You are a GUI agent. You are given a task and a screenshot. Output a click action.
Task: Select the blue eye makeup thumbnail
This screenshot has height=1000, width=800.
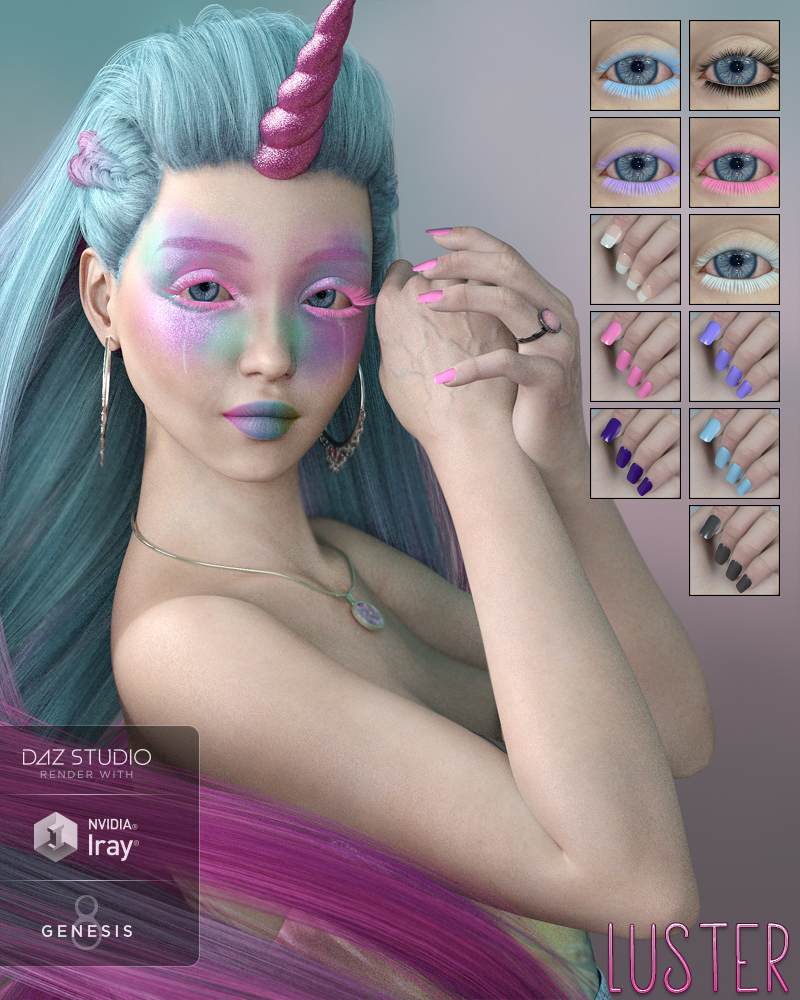tap(635, 66)
